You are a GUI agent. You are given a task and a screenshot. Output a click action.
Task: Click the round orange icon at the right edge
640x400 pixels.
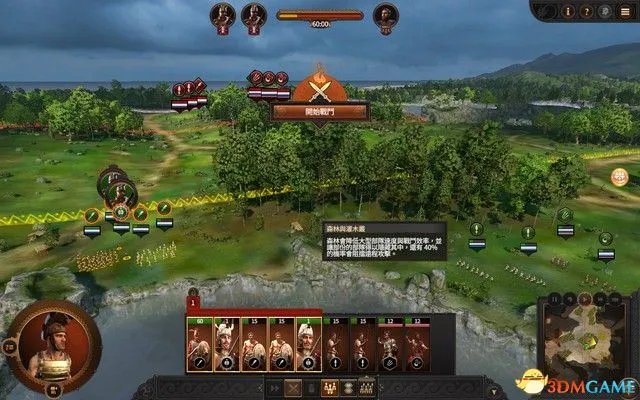click(x=620, y=177)
